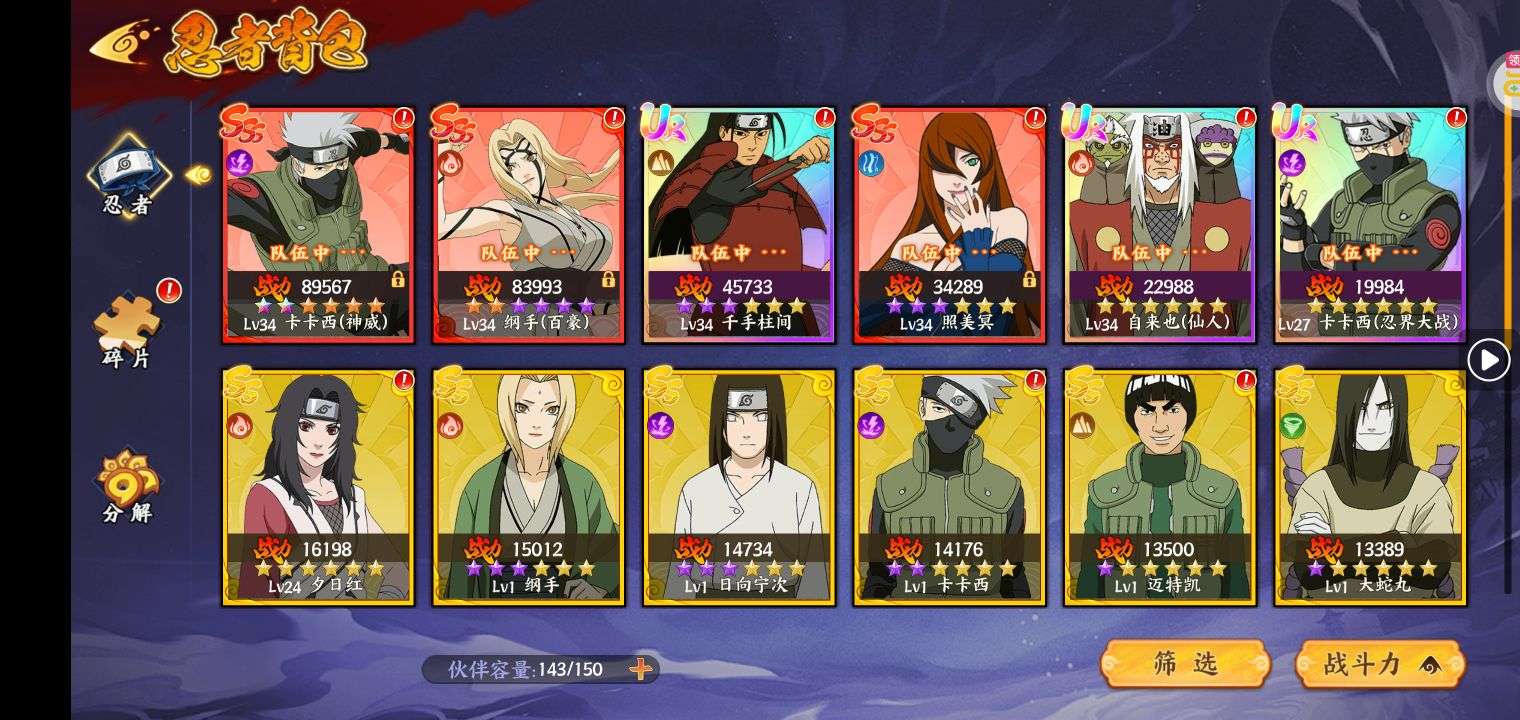
Task: Switch to the 忍者 tab
Action: pyautogui.click(x=128, y=180)
